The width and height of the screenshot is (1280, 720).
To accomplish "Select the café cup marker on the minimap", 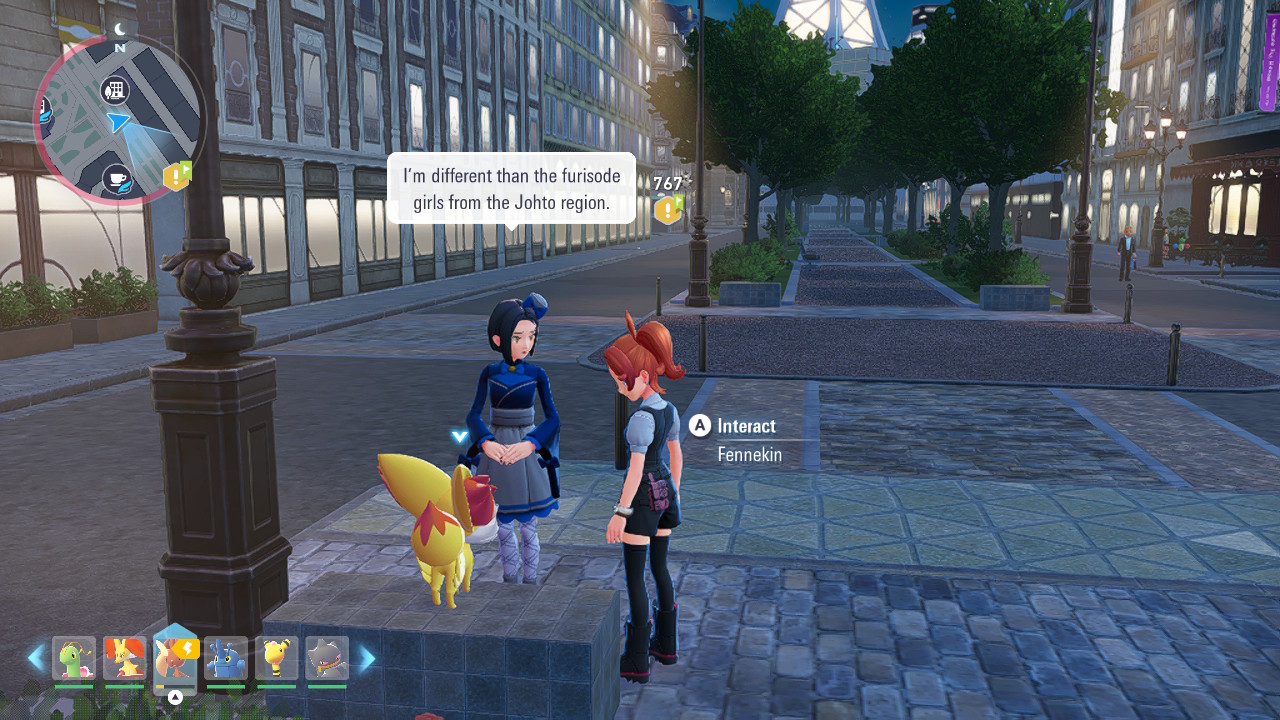I will [117, 179].
